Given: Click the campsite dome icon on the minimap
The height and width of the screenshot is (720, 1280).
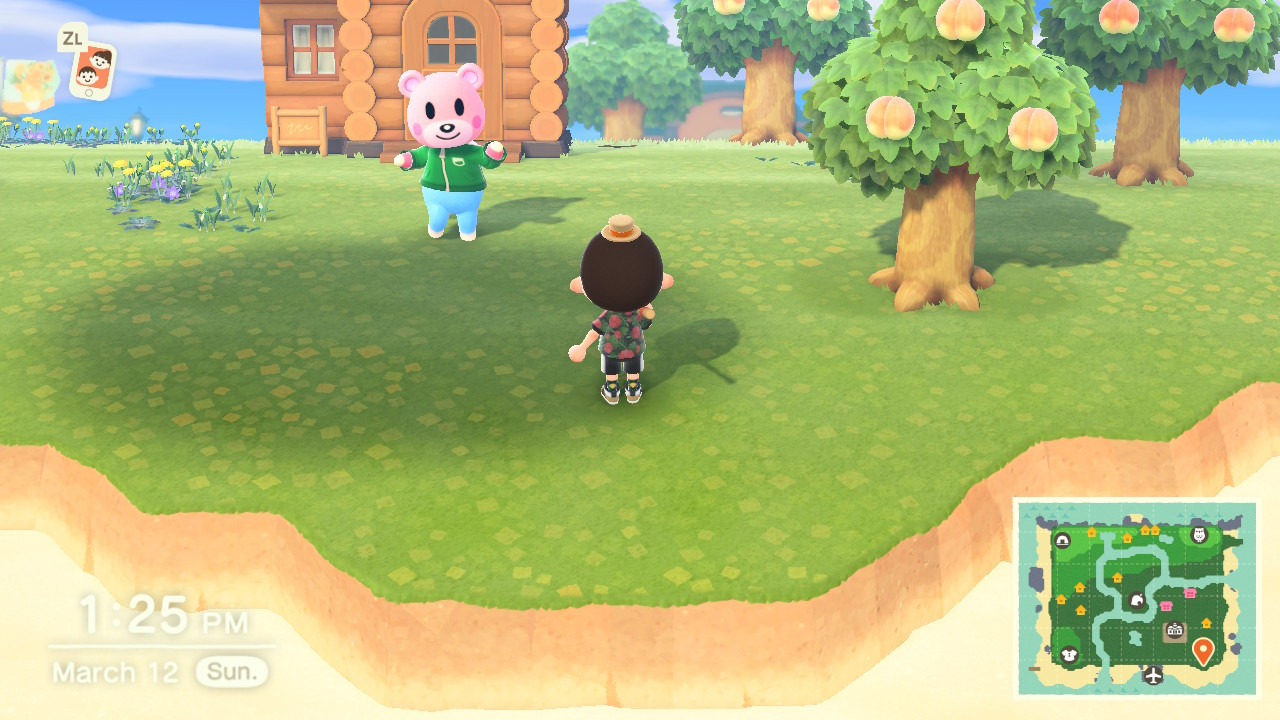Looking at the screenshot, I should (1063, 540).
